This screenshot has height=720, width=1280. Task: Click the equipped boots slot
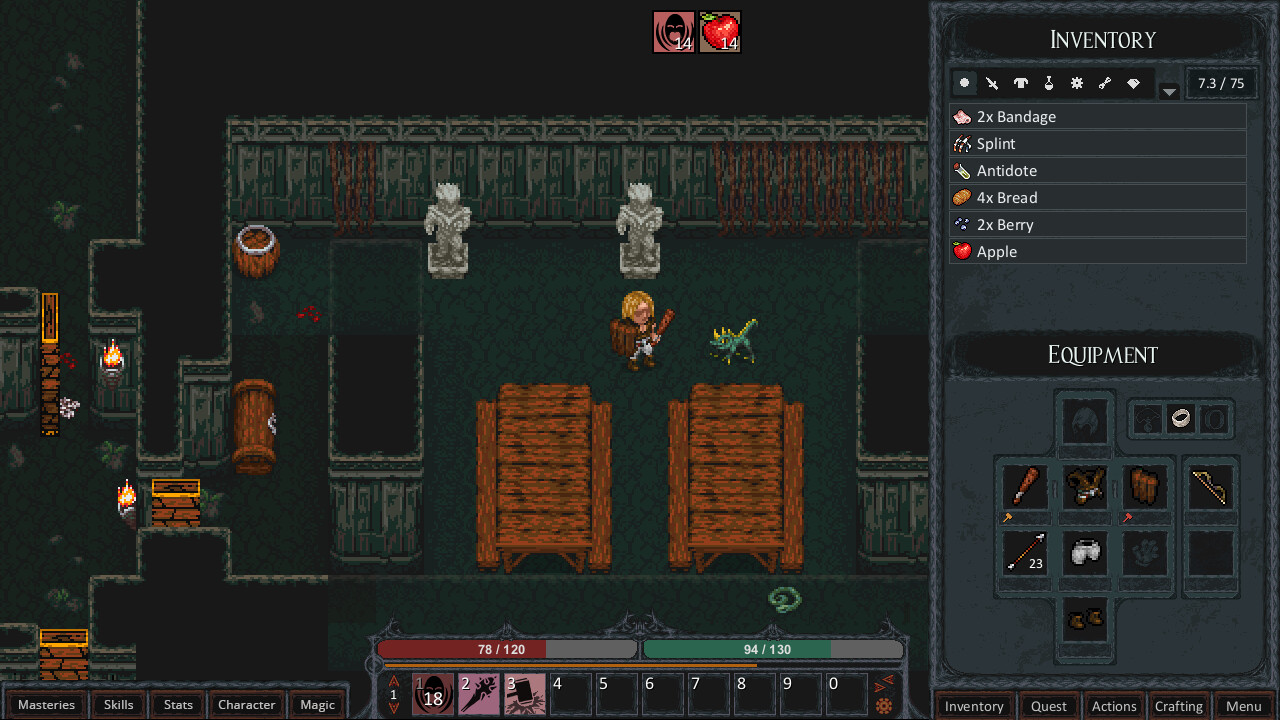1084,620
